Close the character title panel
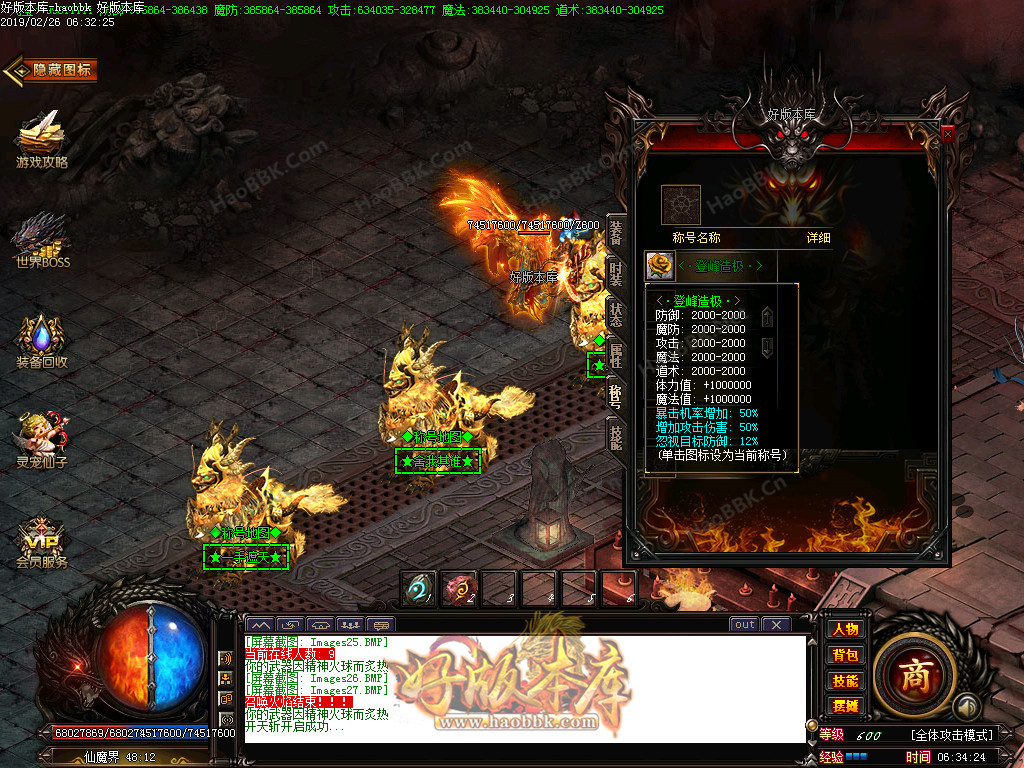The width and height of the screenshot is (1024, 768). point(947,133)
